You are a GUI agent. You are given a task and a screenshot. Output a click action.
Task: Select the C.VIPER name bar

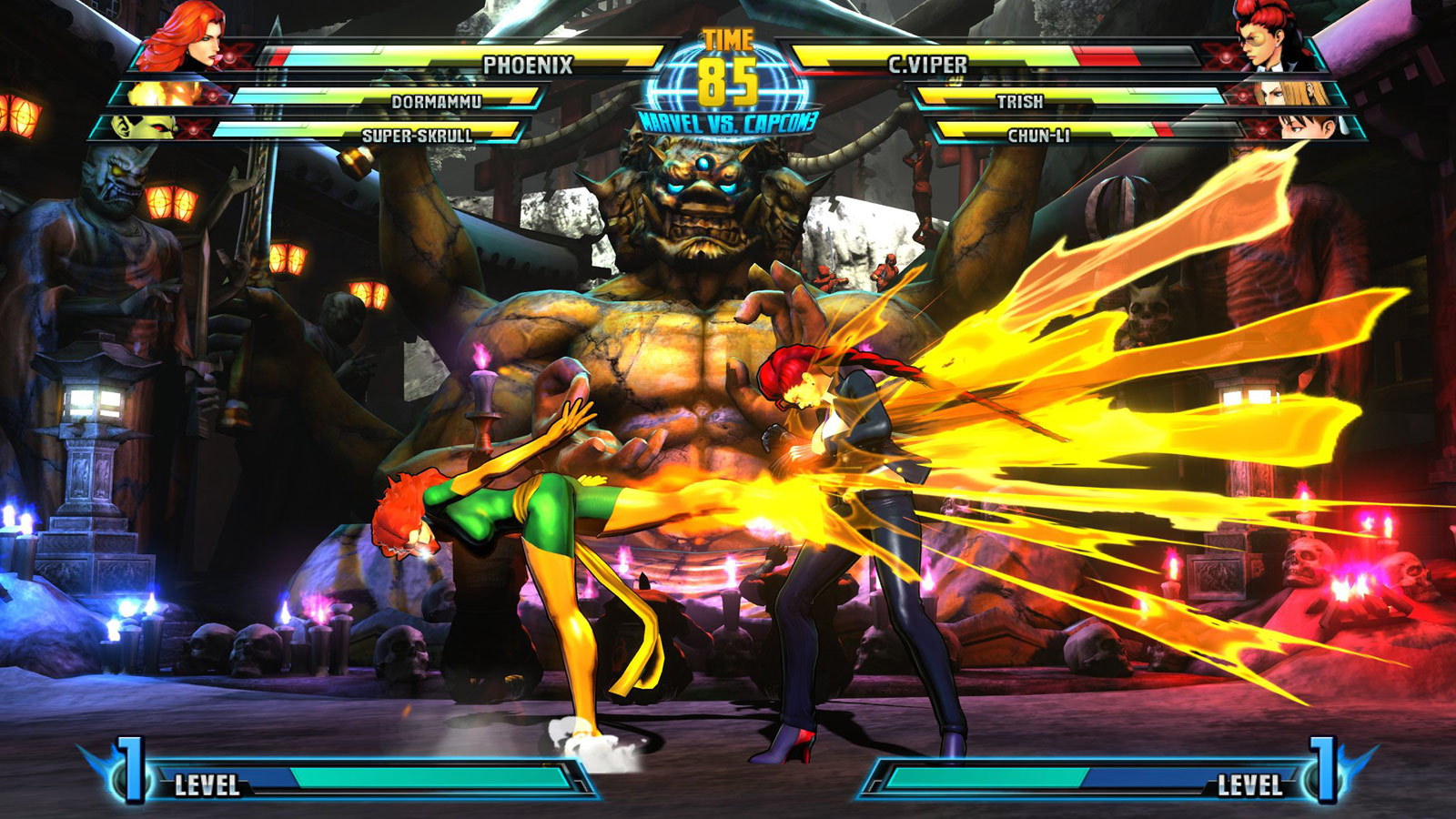(x=928, y=64)
